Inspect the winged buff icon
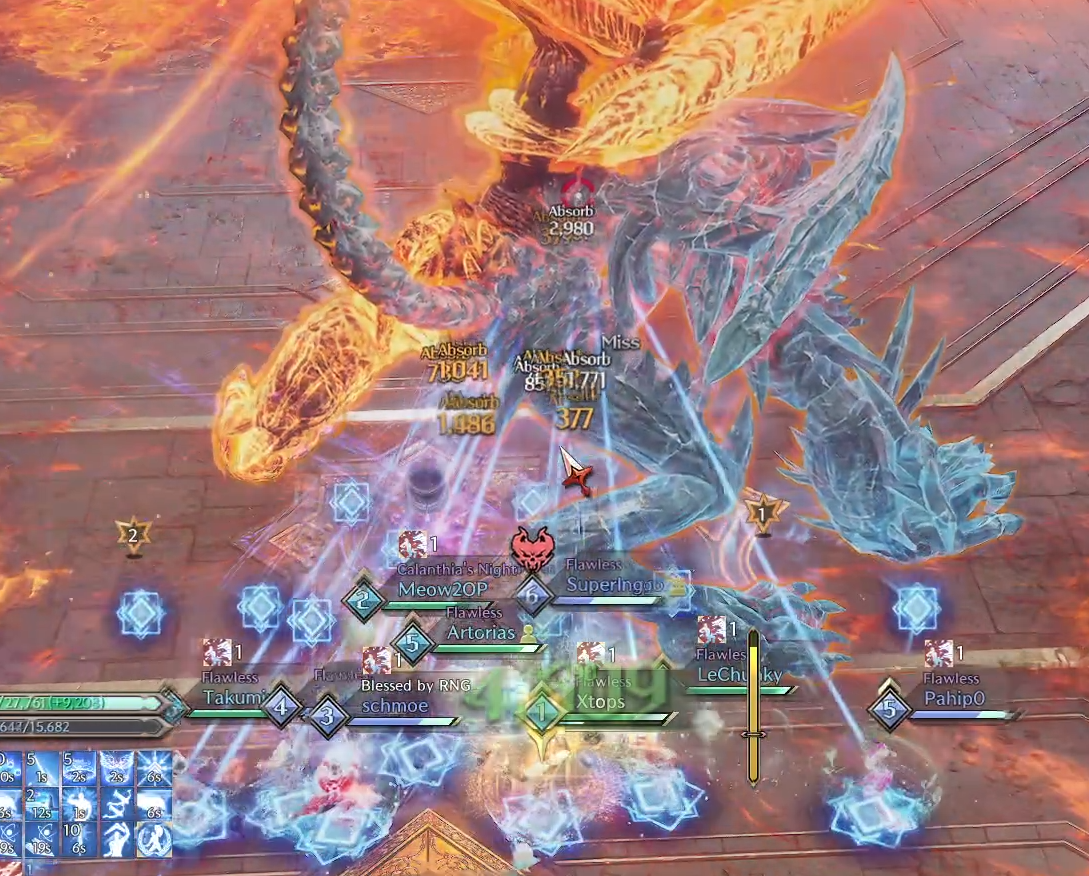The width and height of the screenshot is (1089, 876). [x=117, y=769]
